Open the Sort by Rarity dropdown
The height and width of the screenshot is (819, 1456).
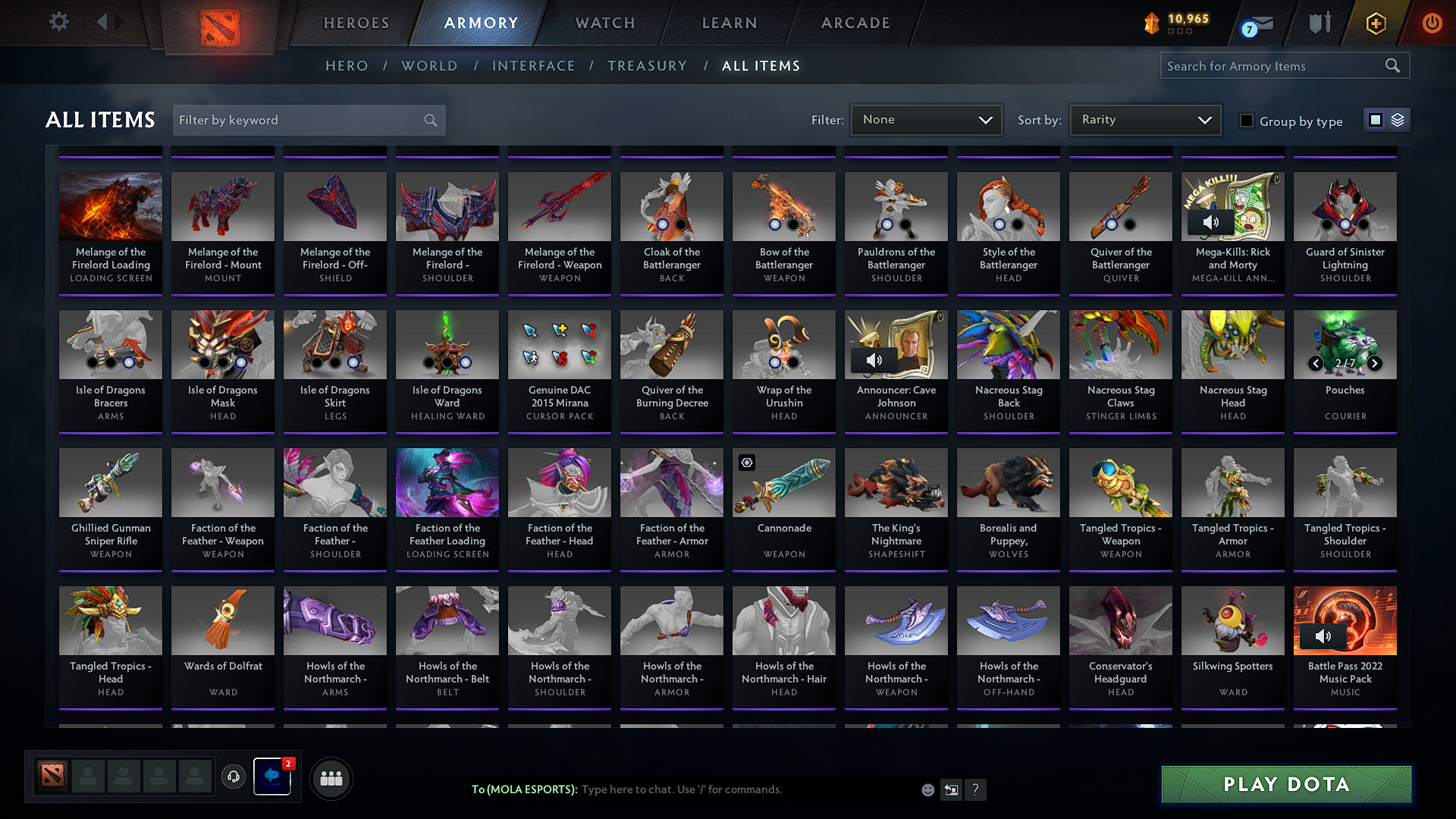[1144, 119]
